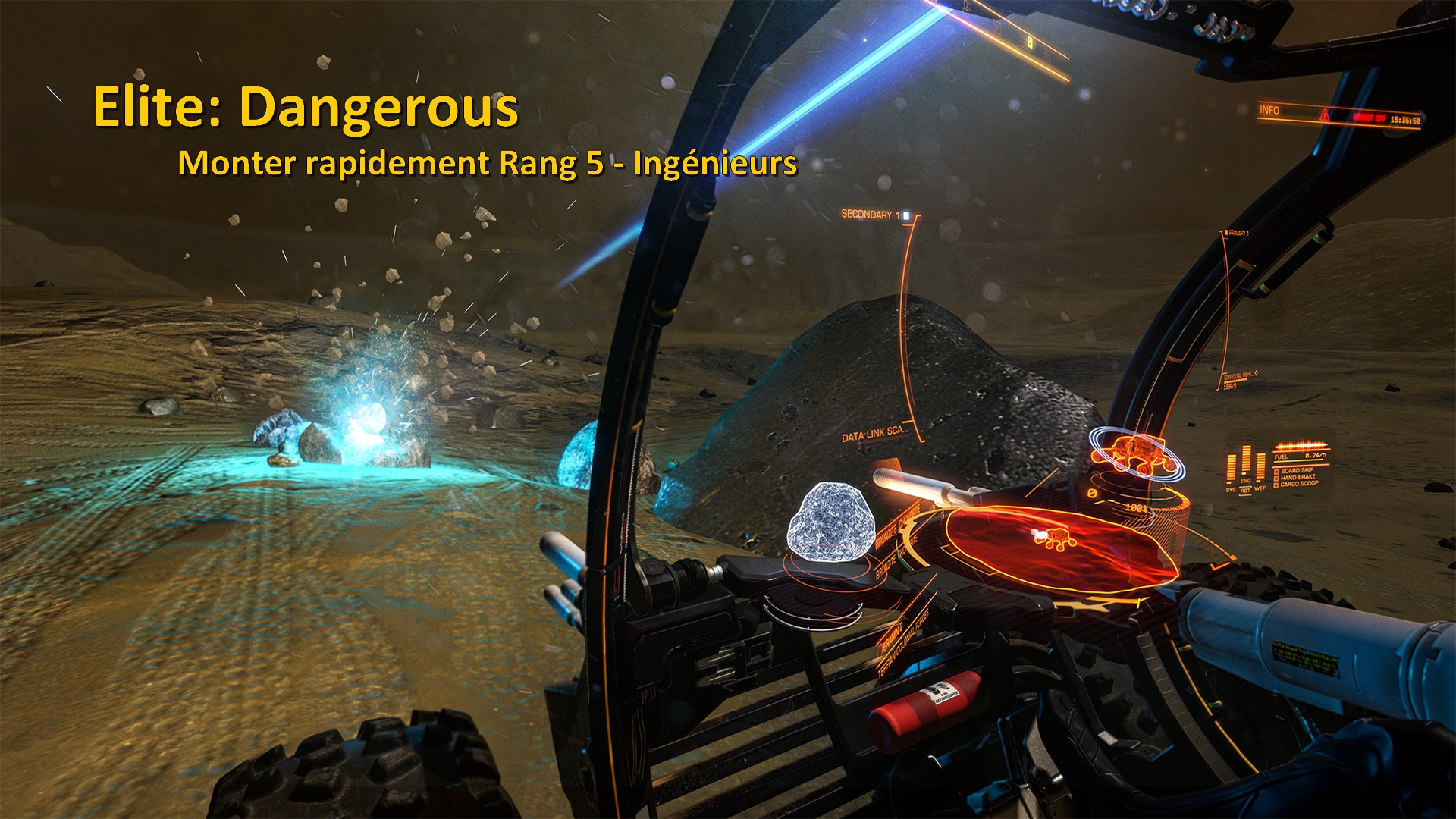Click the clock showing 15:35:50

point(1406,120)
